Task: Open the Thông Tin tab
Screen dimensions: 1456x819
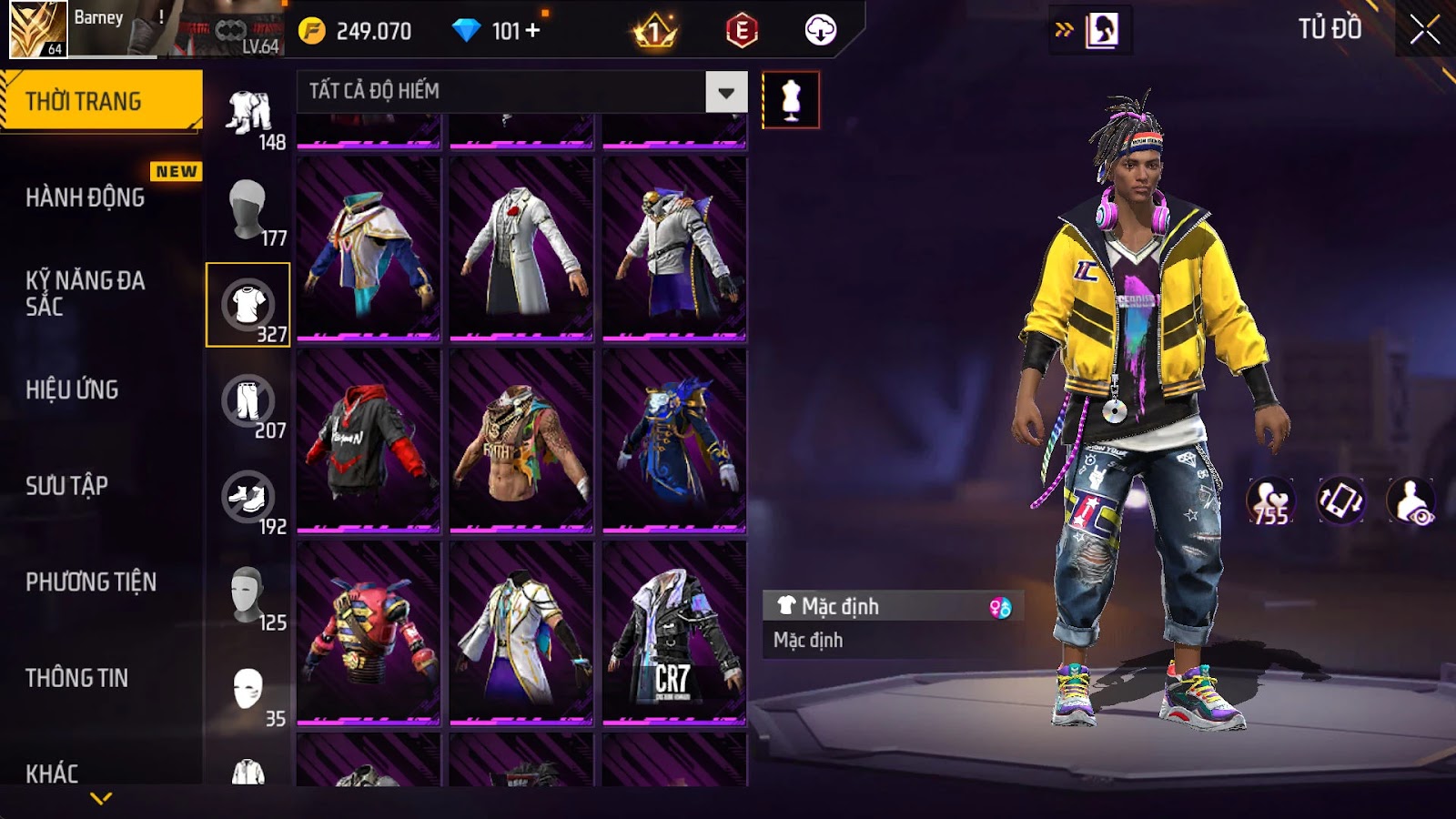Action: click(77, 678)
